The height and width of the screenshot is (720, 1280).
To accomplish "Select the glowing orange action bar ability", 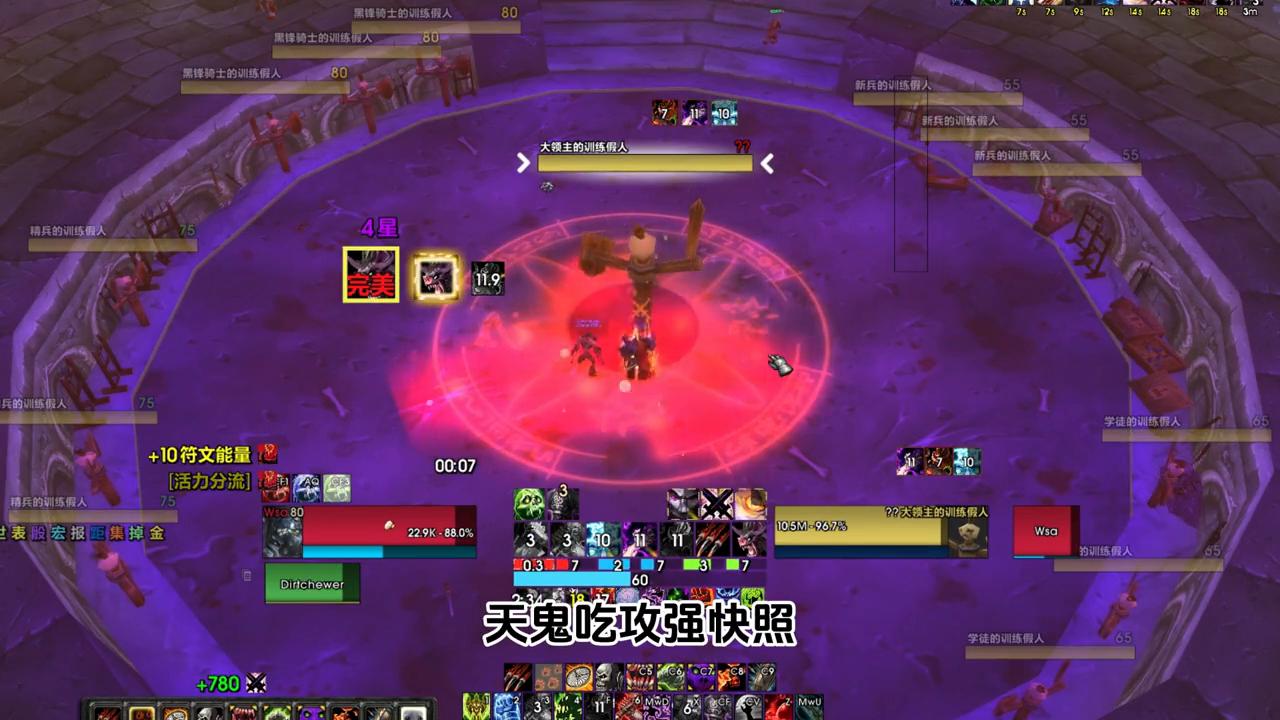I will click(140, 712).
